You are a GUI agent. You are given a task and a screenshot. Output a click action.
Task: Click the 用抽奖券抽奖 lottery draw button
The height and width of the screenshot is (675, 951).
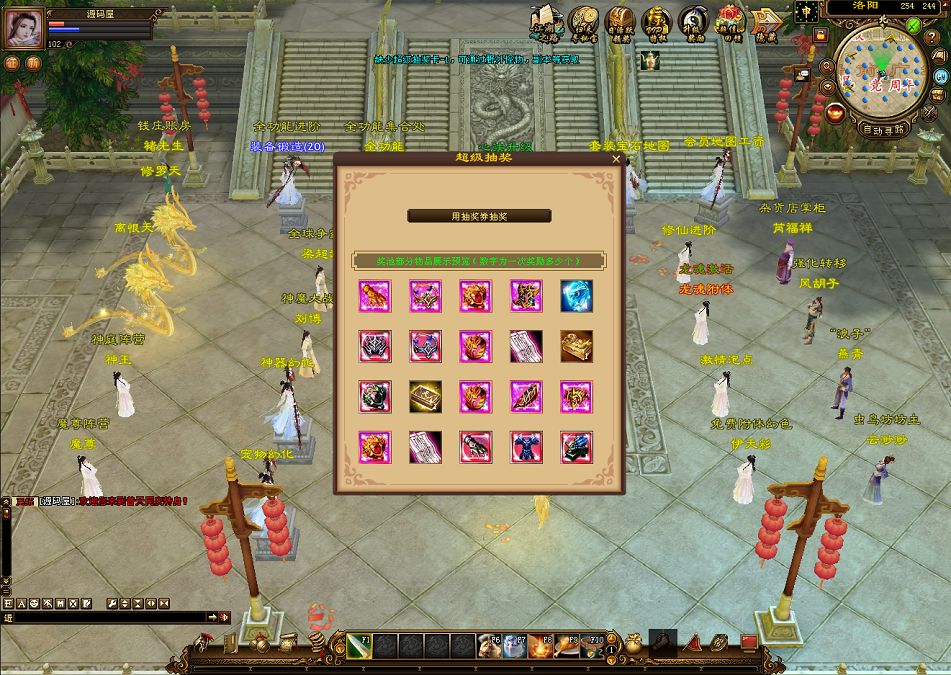(479, 216)
